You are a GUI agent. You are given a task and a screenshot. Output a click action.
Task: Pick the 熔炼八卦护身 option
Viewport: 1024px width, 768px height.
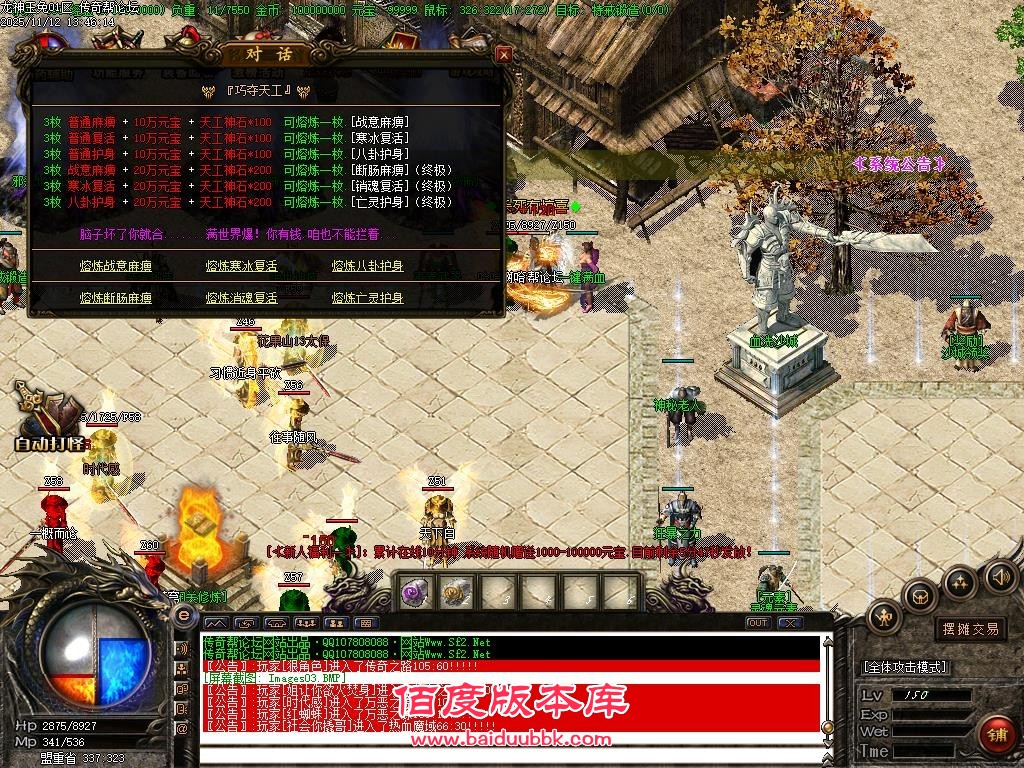pyautogui.click(x=367, y=266)
